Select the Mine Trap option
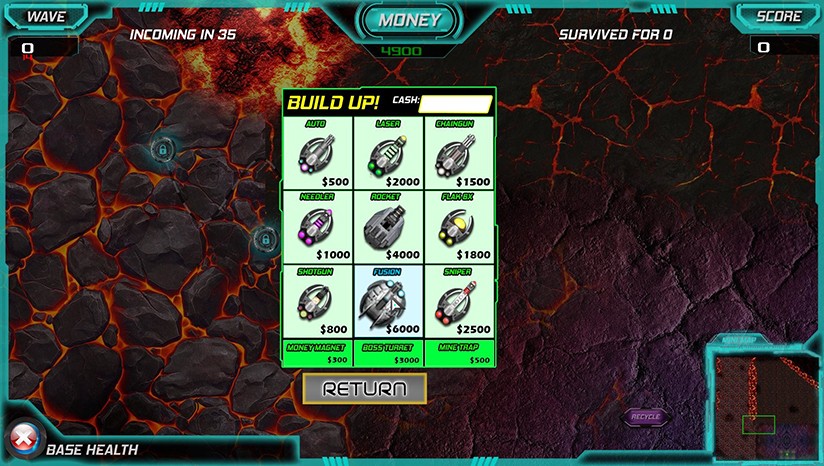The width and height of the screenshot is (824, 466). pyautogui.click(x=459, y=353)
